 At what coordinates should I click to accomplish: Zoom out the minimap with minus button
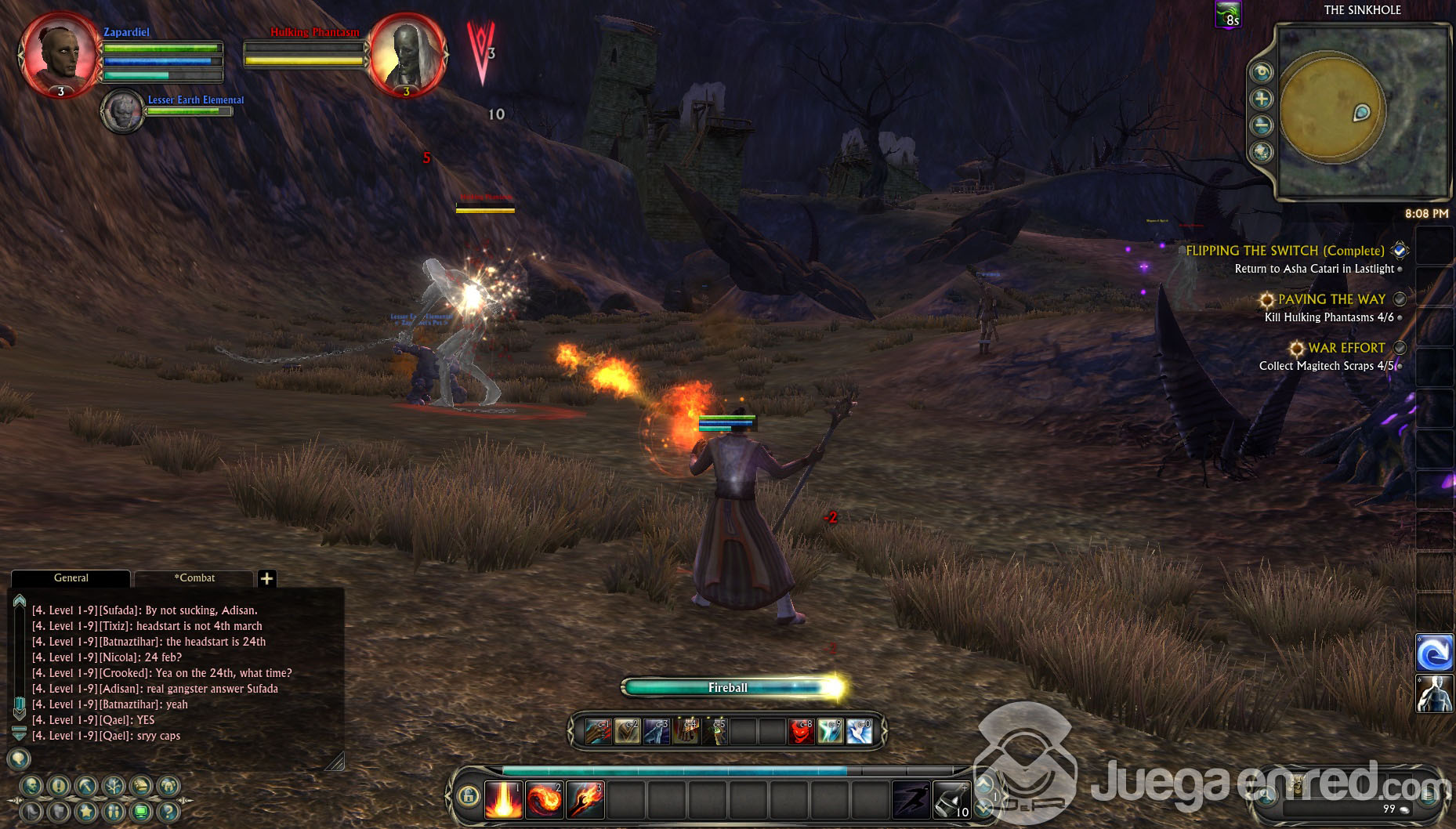[1262, 125]
